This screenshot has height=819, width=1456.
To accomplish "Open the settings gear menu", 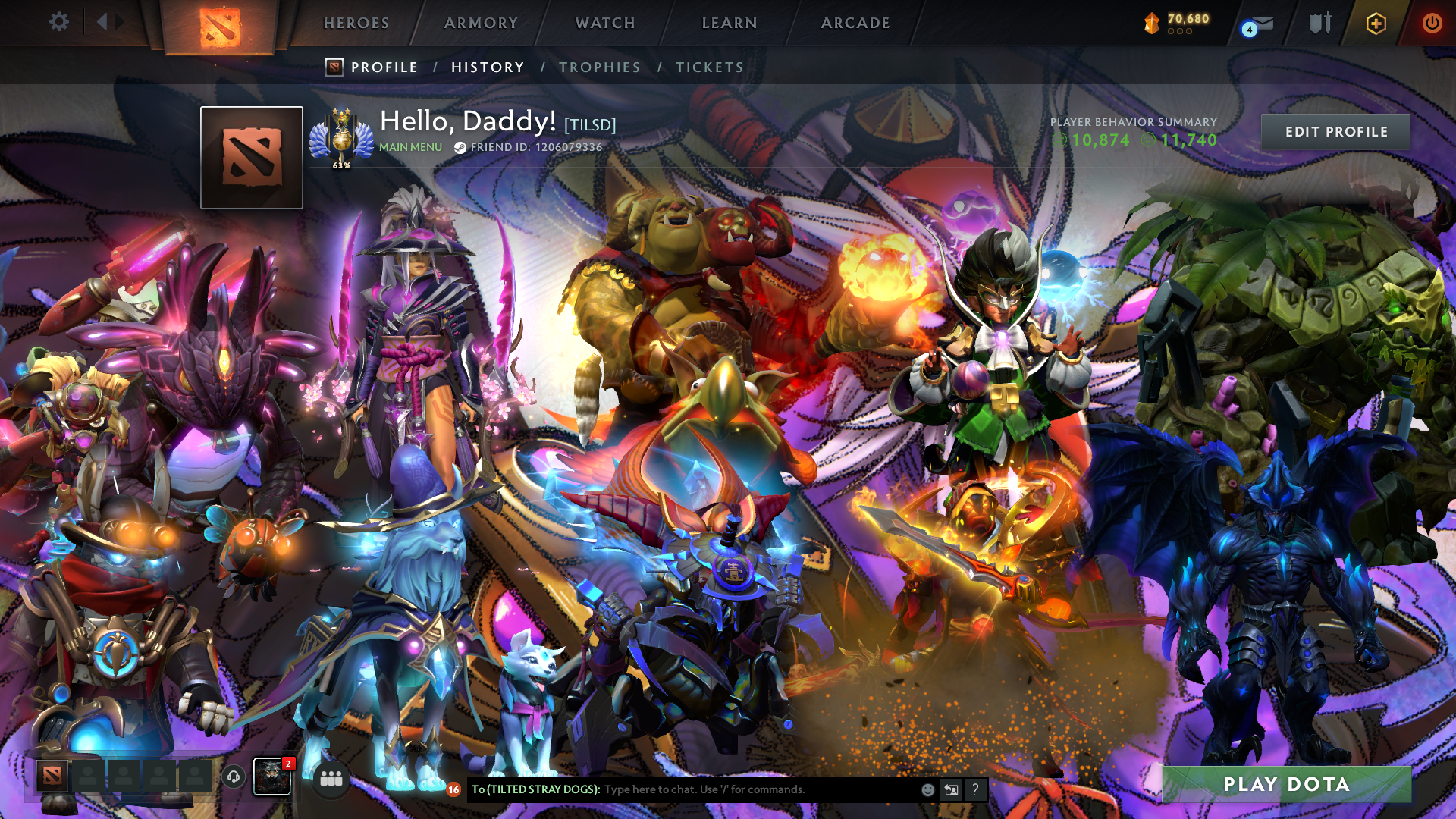I will [x=58, y=22].
